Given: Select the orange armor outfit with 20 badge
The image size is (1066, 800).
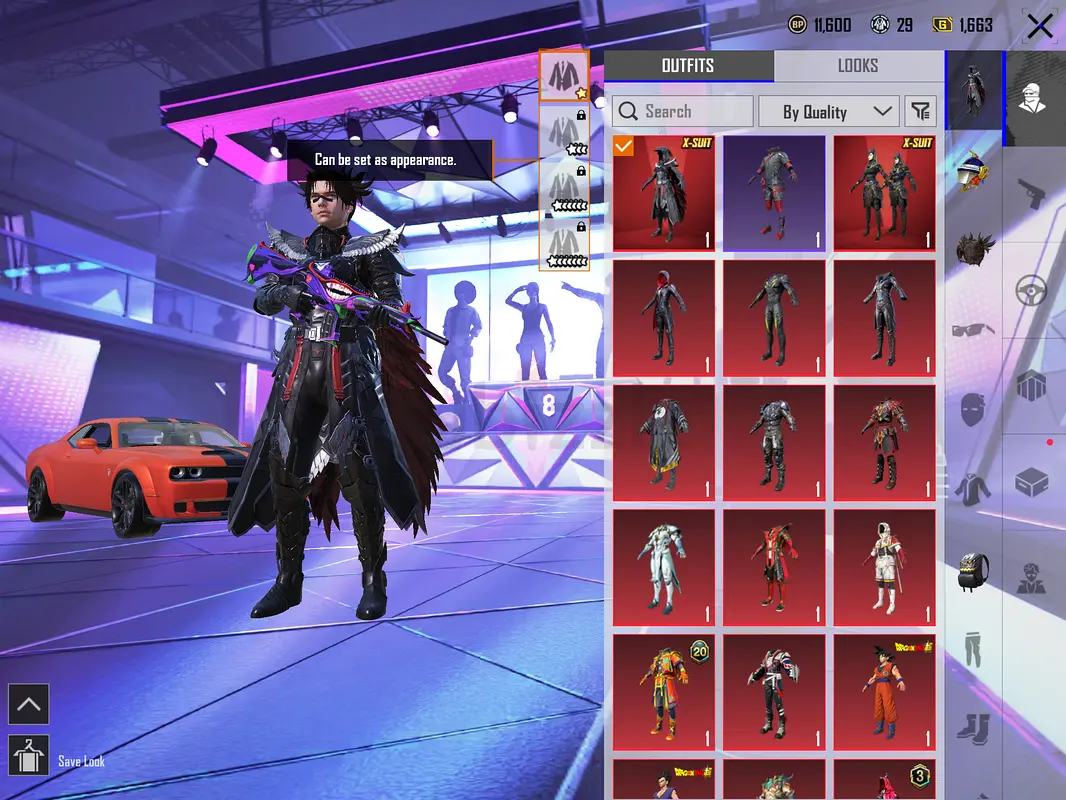Looking at the screenshot, I should coord(664,692).
